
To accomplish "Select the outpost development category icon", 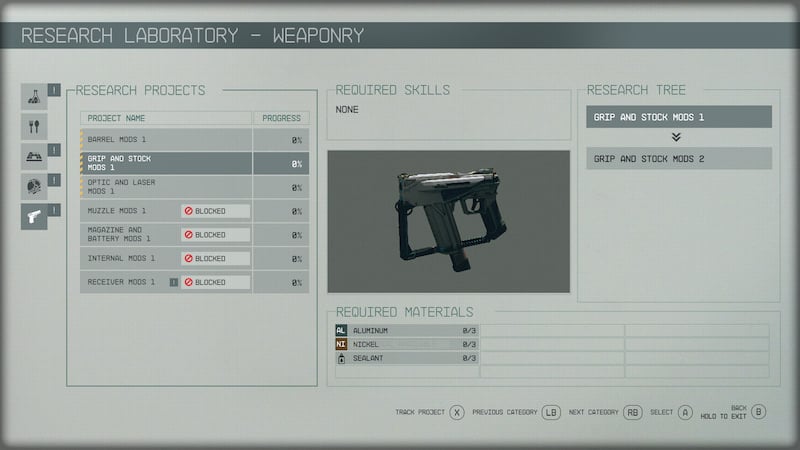I will click(35, 156).
